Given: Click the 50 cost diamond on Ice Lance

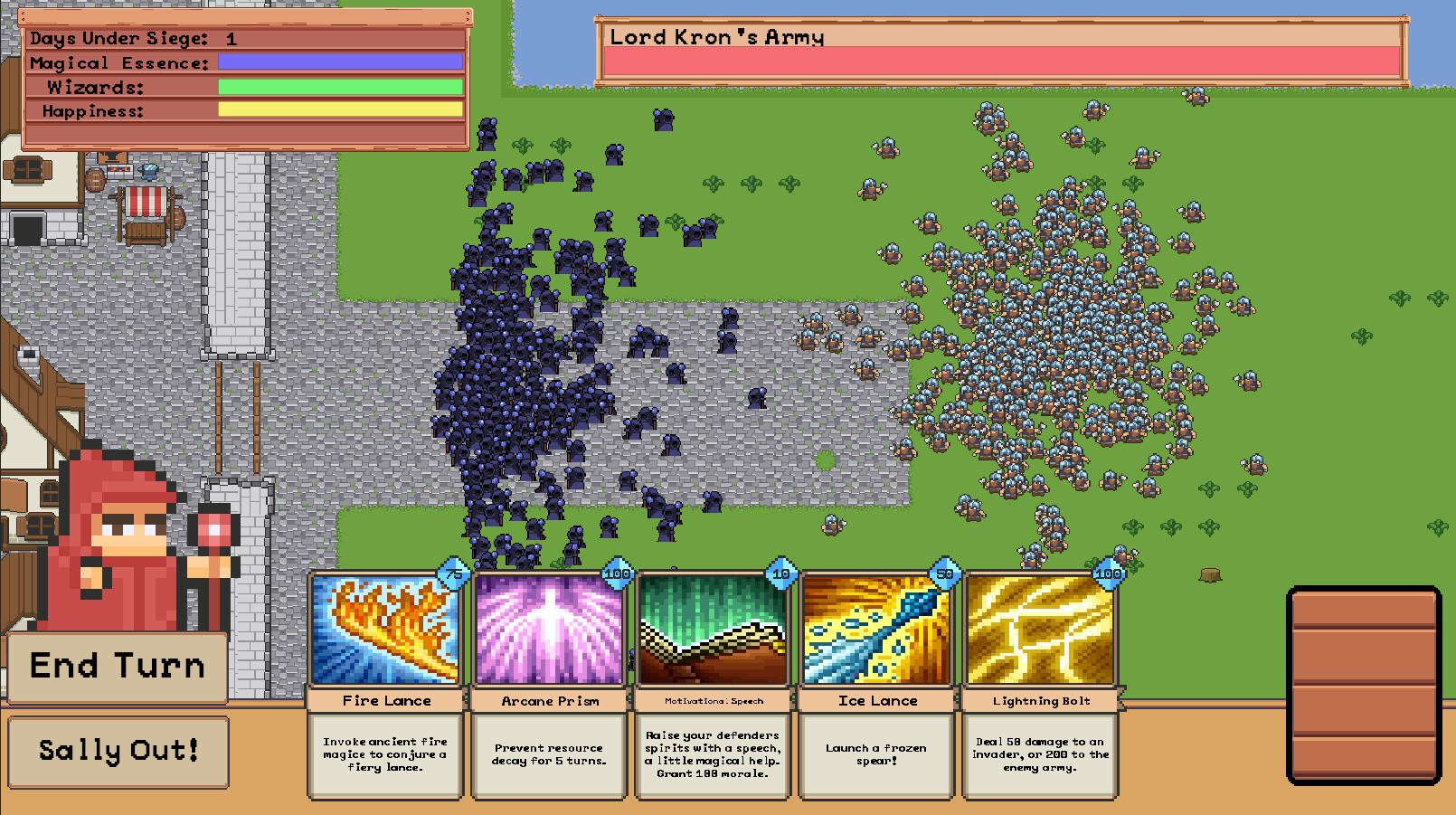Looking at the screenshot, I should [x=943, y=573].
